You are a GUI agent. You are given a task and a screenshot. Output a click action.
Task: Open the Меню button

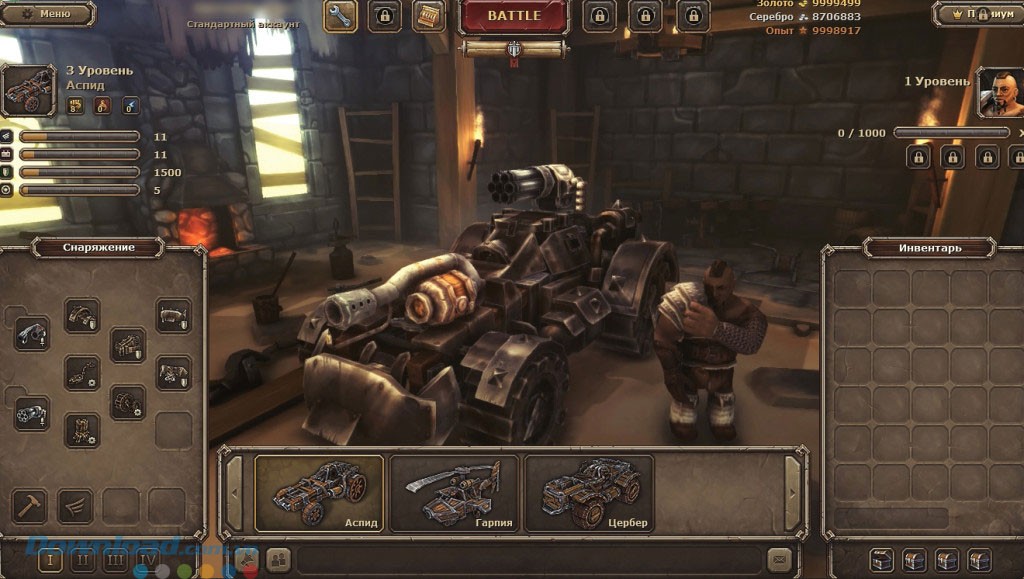point(47,14)
